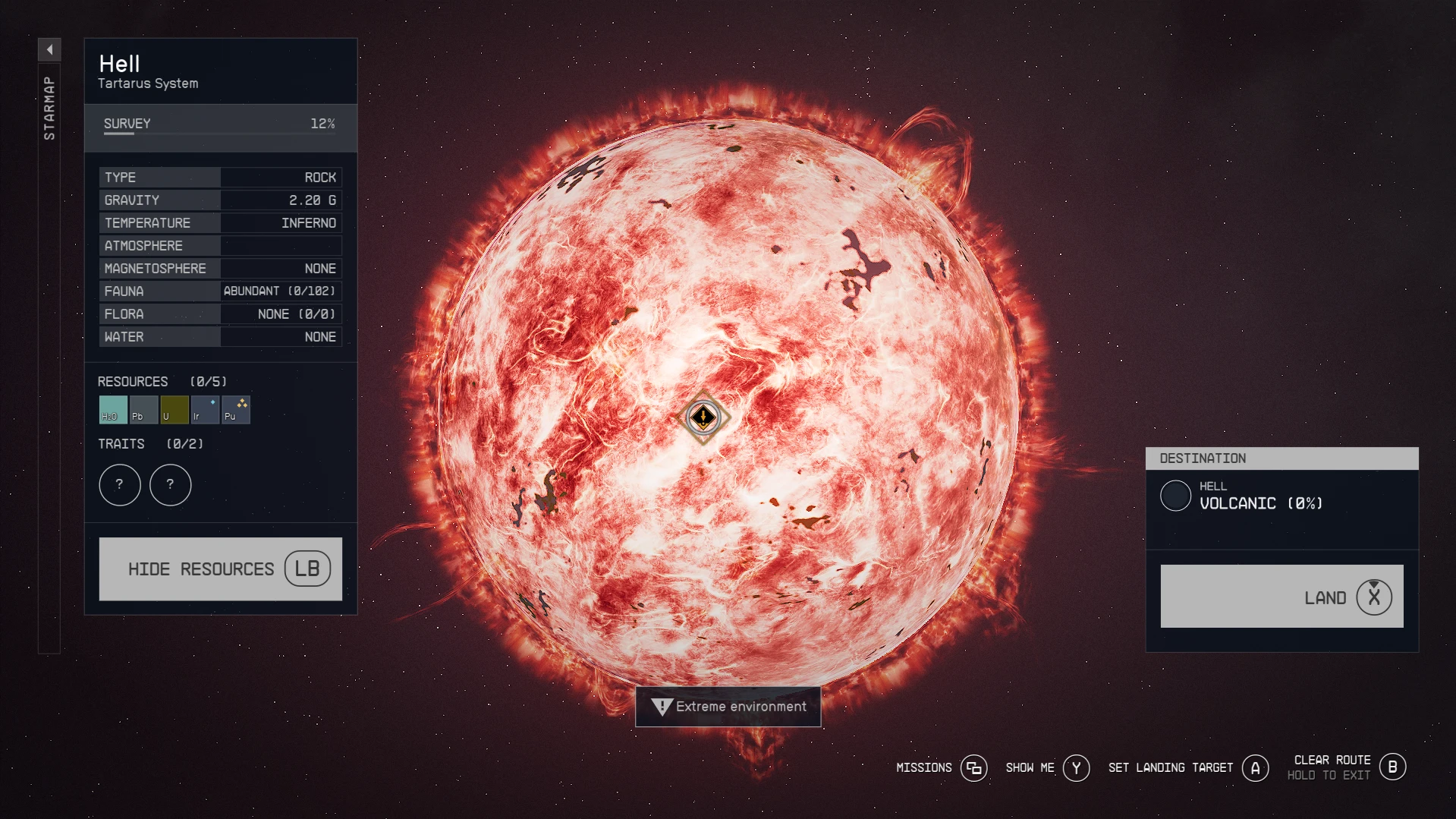The height and width of the screenshot is (819, 1456).
Task: Select the H2O water resource tile
Action: pyautogui.click(x=113, y=410)
